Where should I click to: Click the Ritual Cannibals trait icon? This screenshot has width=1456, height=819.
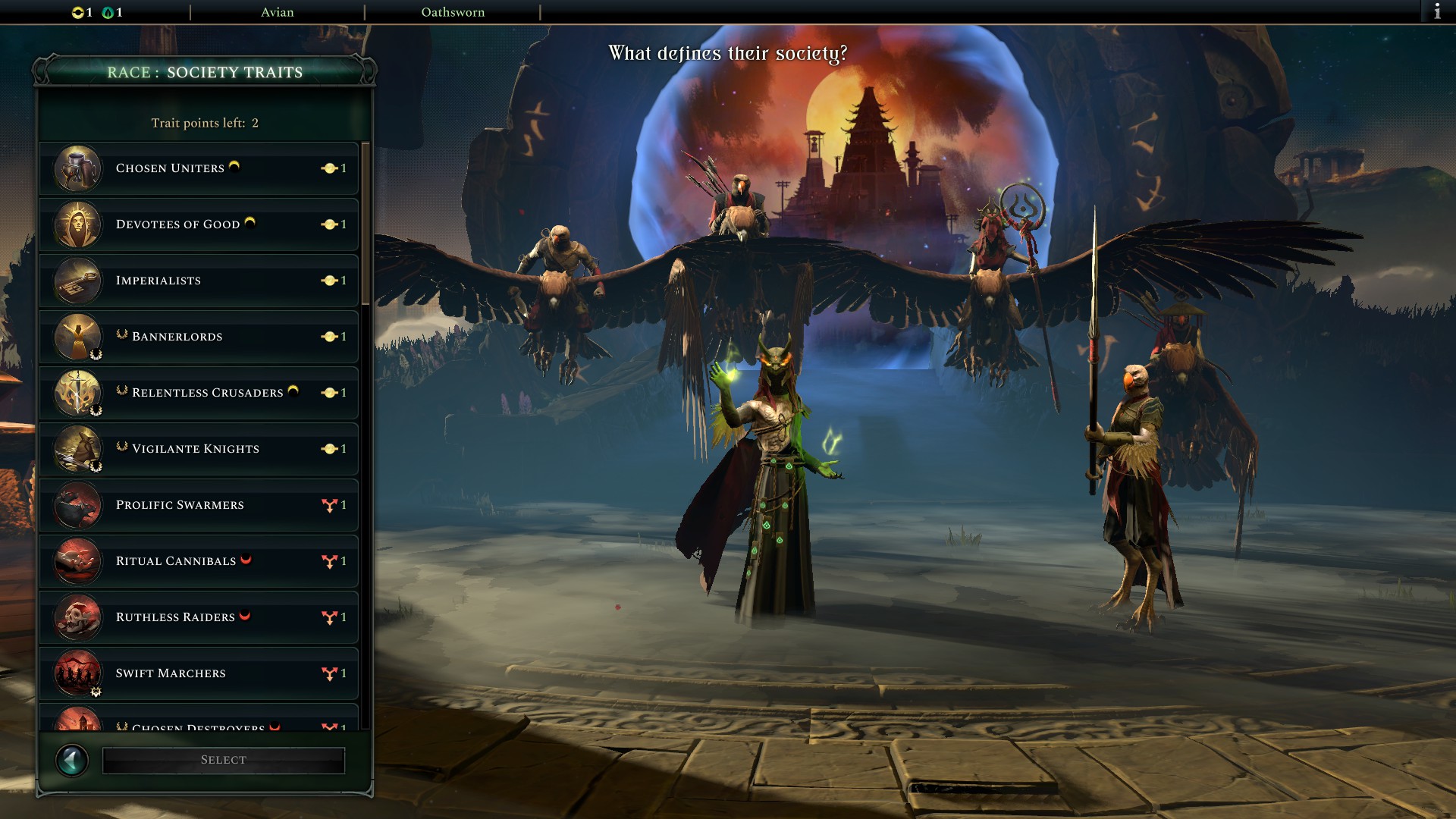pyautogui.click(x=77, y=561)
